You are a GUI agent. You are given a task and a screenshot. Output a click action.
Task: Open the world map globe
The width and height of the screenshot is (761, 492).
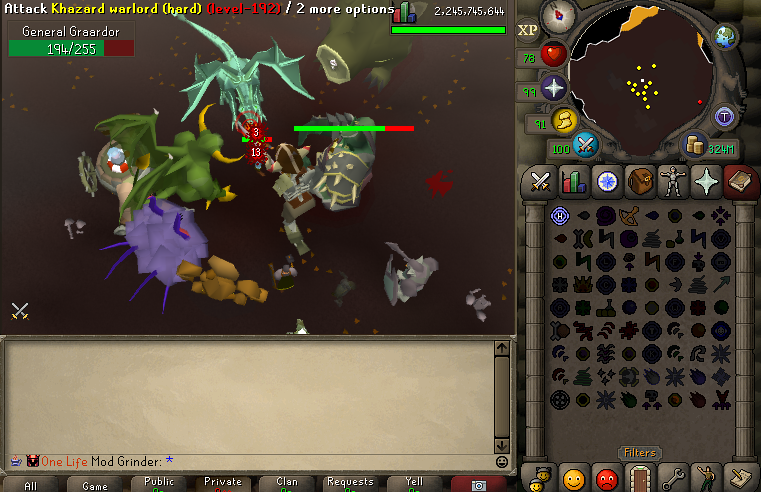coord(725,37)
